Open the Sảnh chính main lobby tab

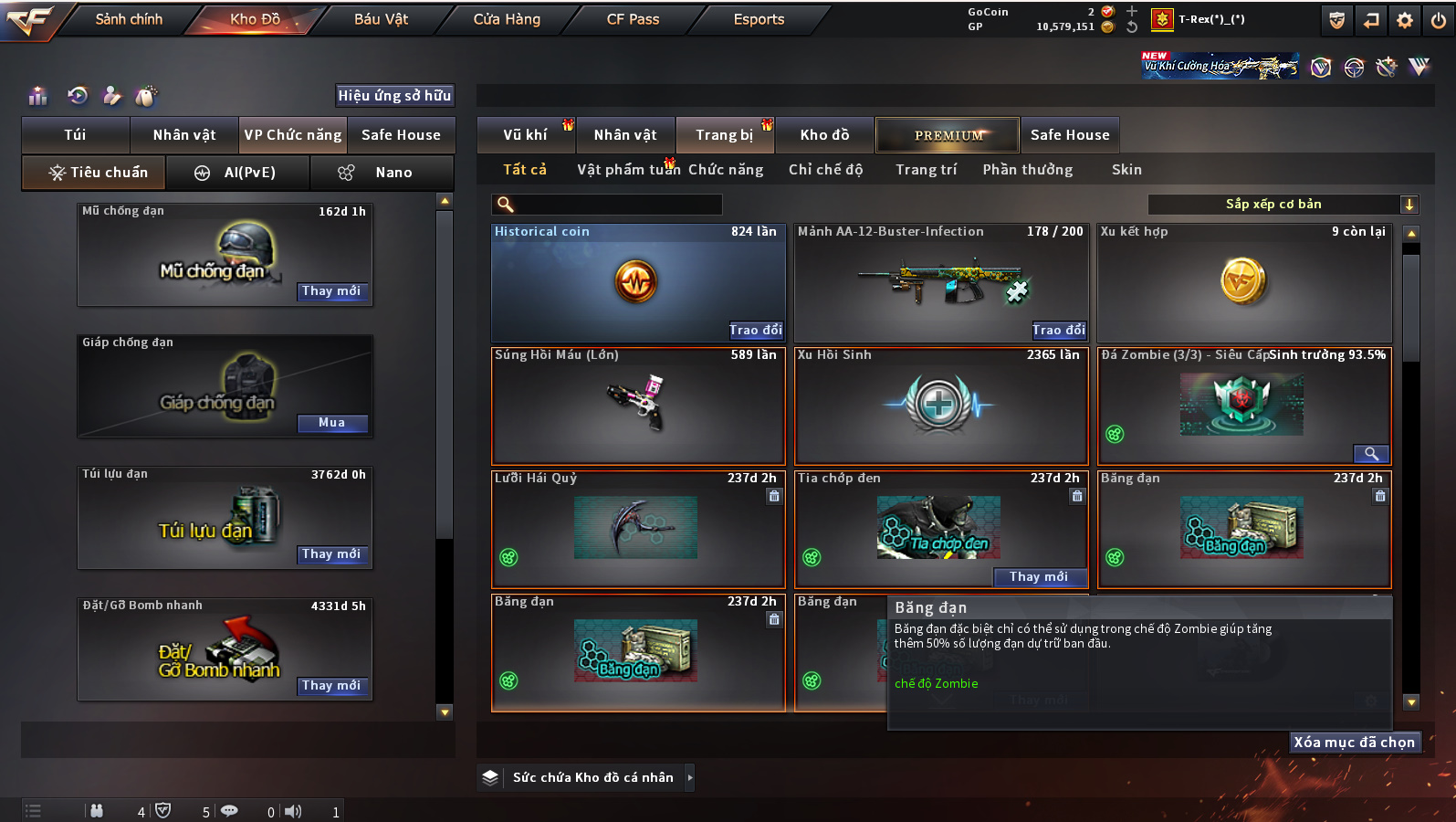129,19
